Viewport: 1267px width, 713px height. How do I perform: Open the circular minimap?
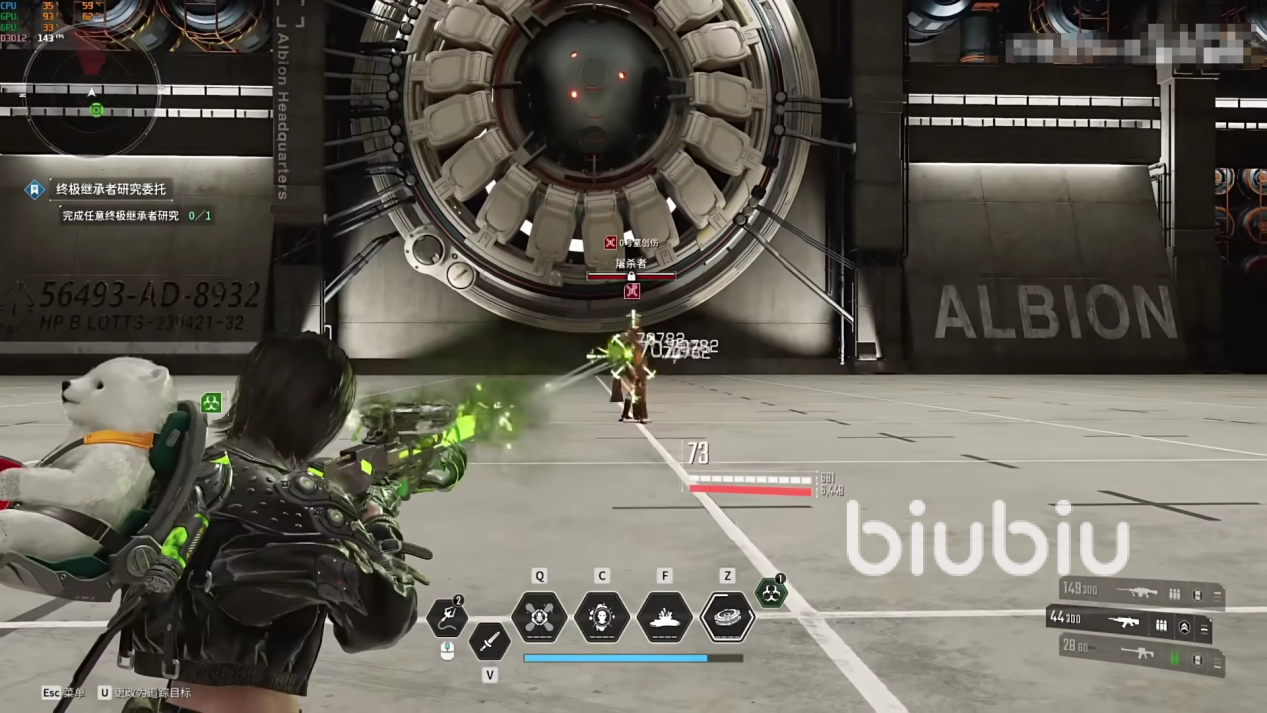(x=95, y=99)
